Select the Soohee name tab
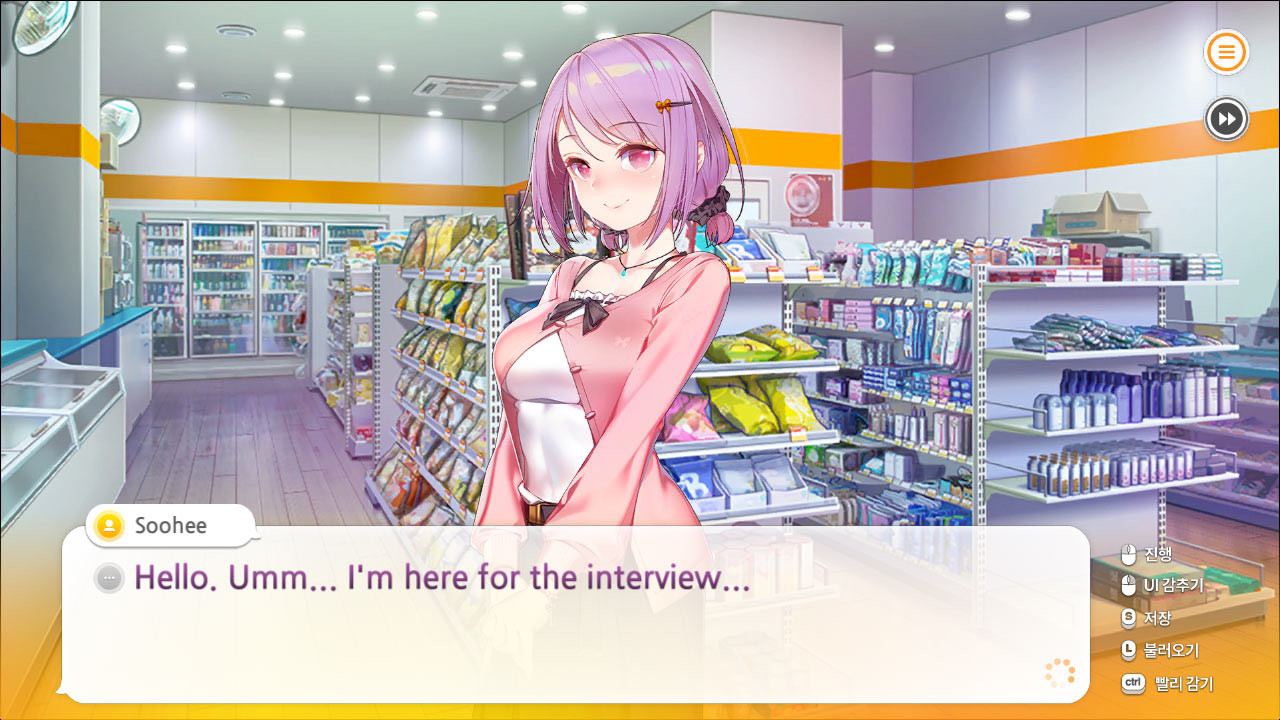 (x=170, y=525)
